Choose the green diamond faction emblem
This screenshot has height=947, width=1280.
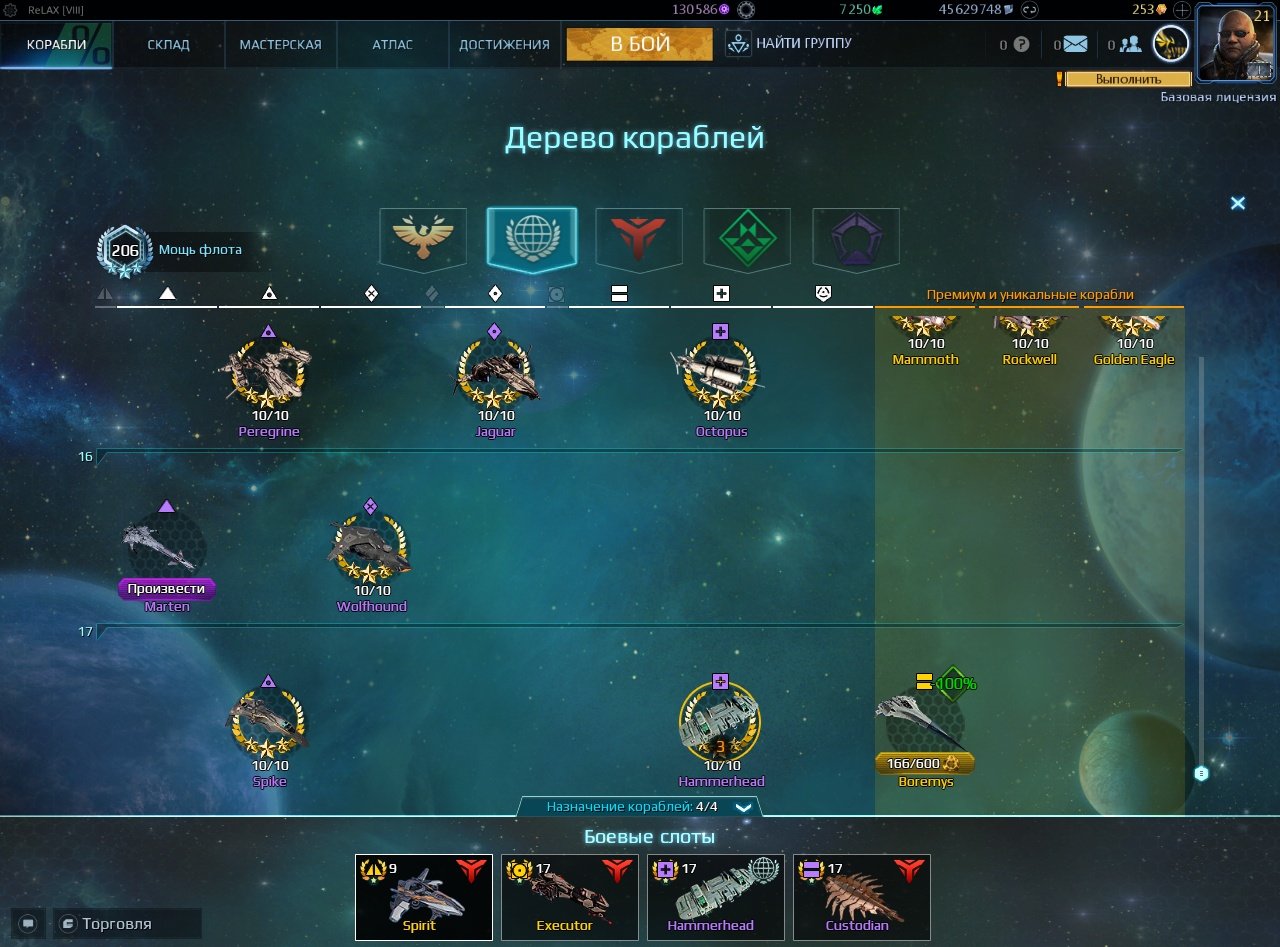747,237
